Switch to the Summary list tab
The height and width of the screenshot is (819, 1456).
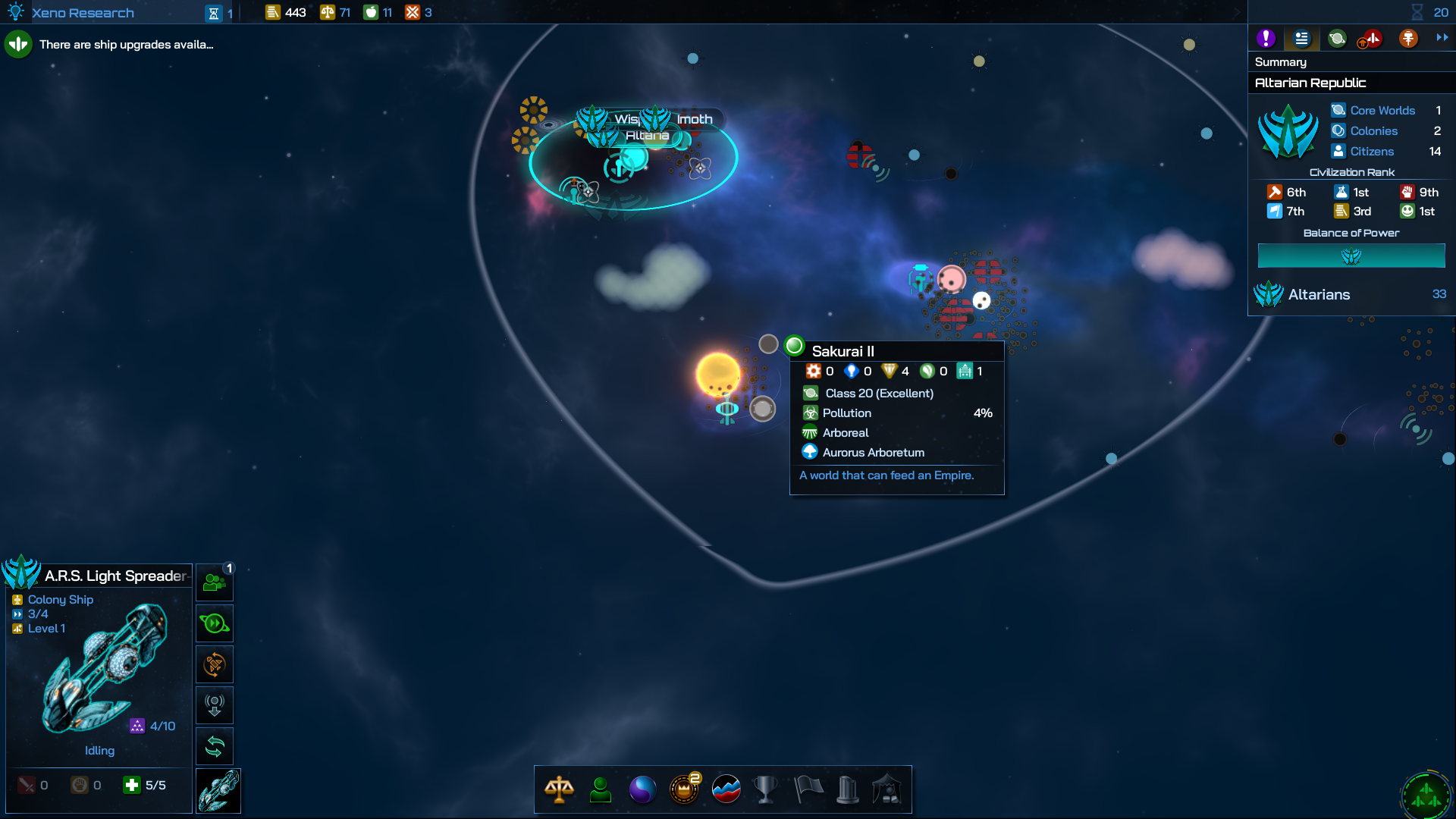click(x=1301, y=39)
